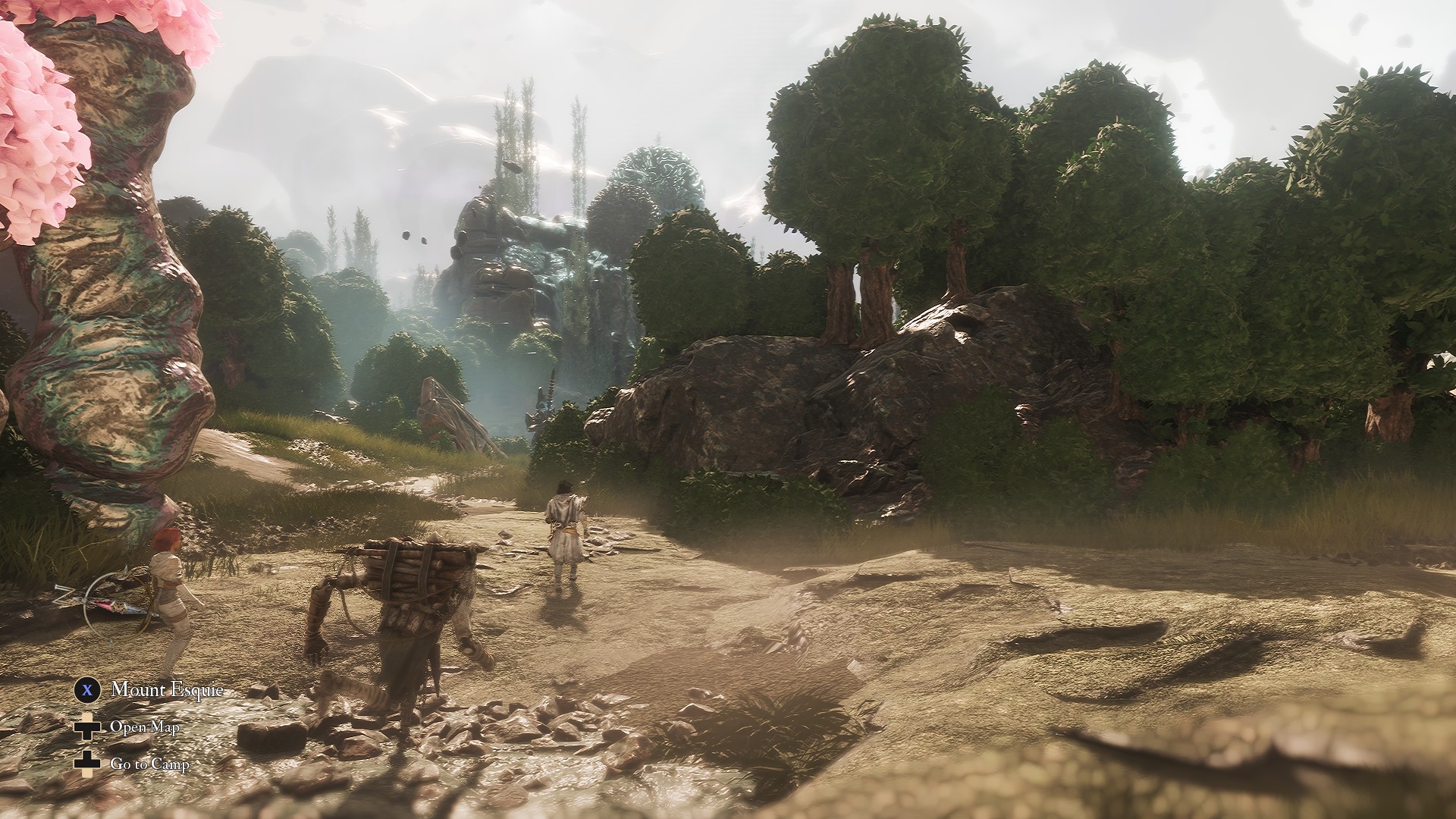The image size is (1456, 819).
Task: Choose the Go to Camp label
Action: point(149,764)
